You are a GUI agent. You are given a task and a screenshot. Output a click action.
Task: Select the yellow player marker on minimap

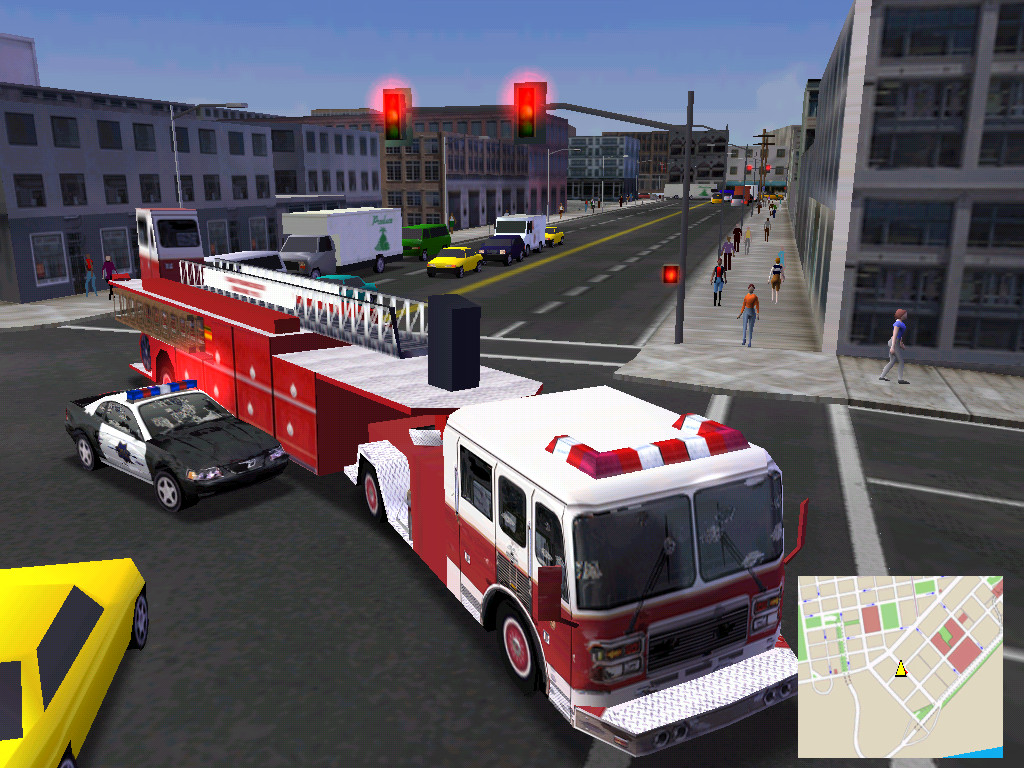[x=900, y=668]
